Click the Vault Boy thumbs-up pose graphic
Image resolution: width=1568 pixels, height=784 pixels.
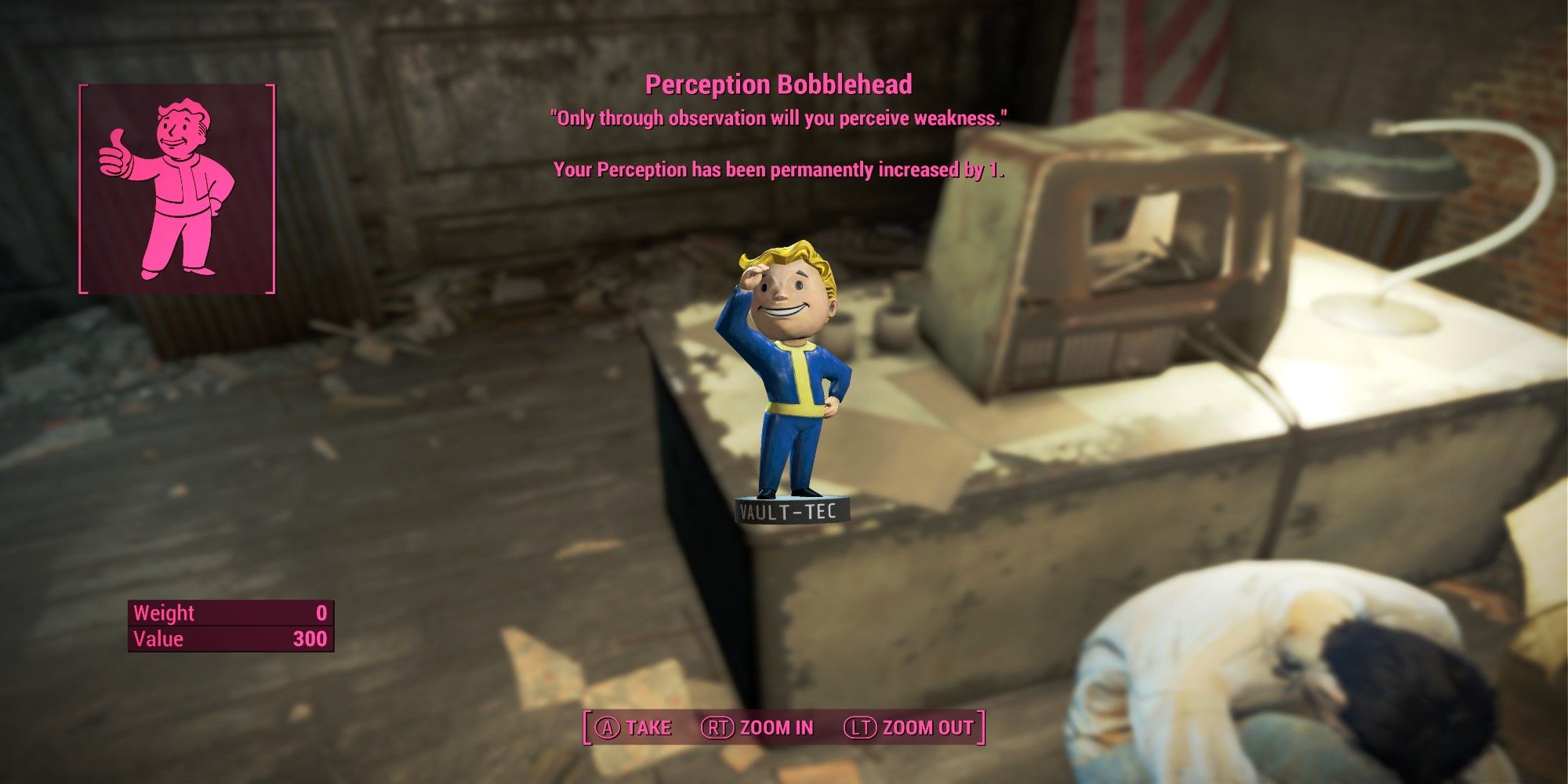165,196
